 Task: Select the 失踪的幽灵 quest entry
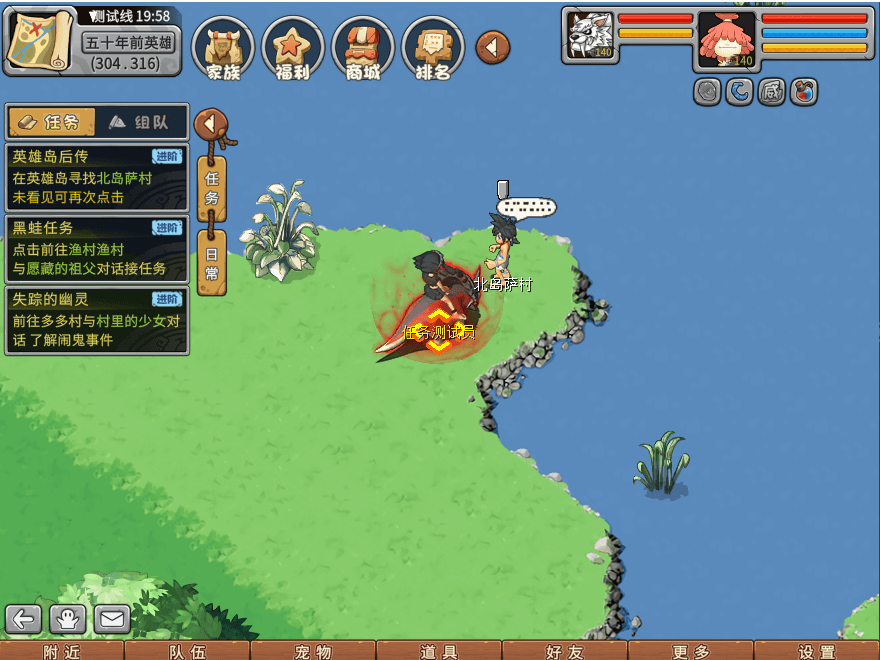coord(96,320)
